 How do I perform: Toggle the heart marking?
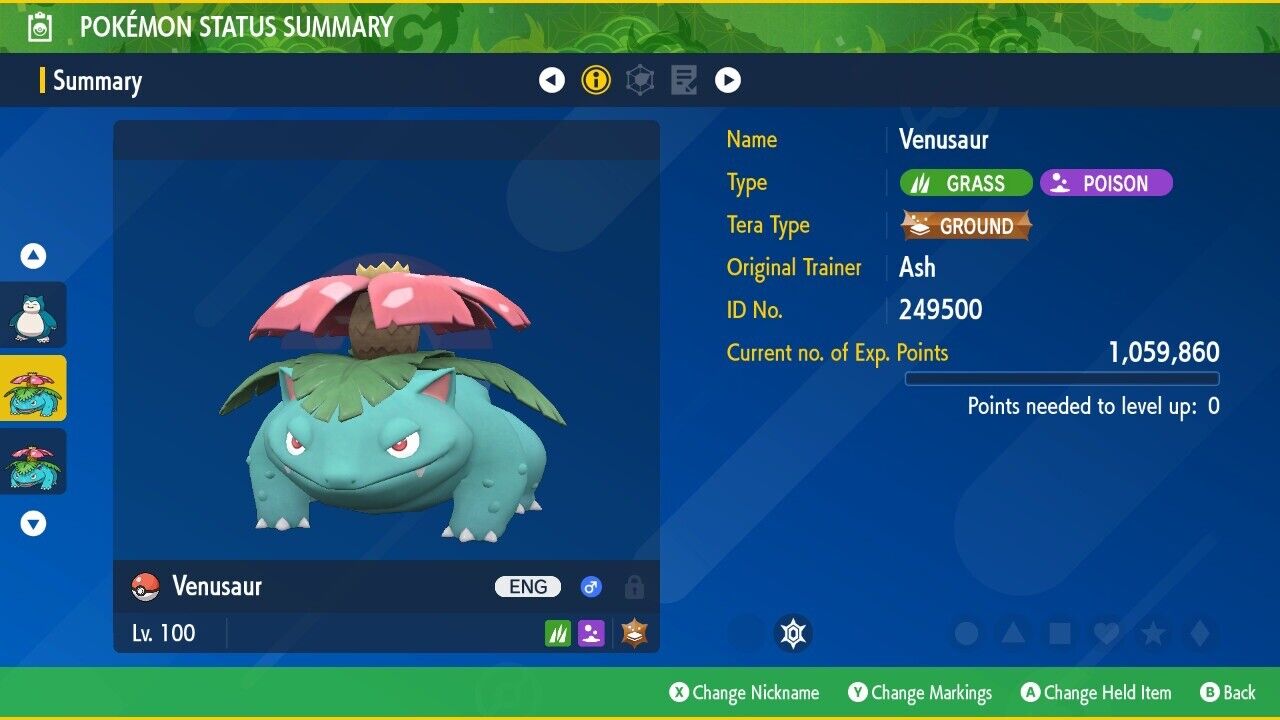1106,634
